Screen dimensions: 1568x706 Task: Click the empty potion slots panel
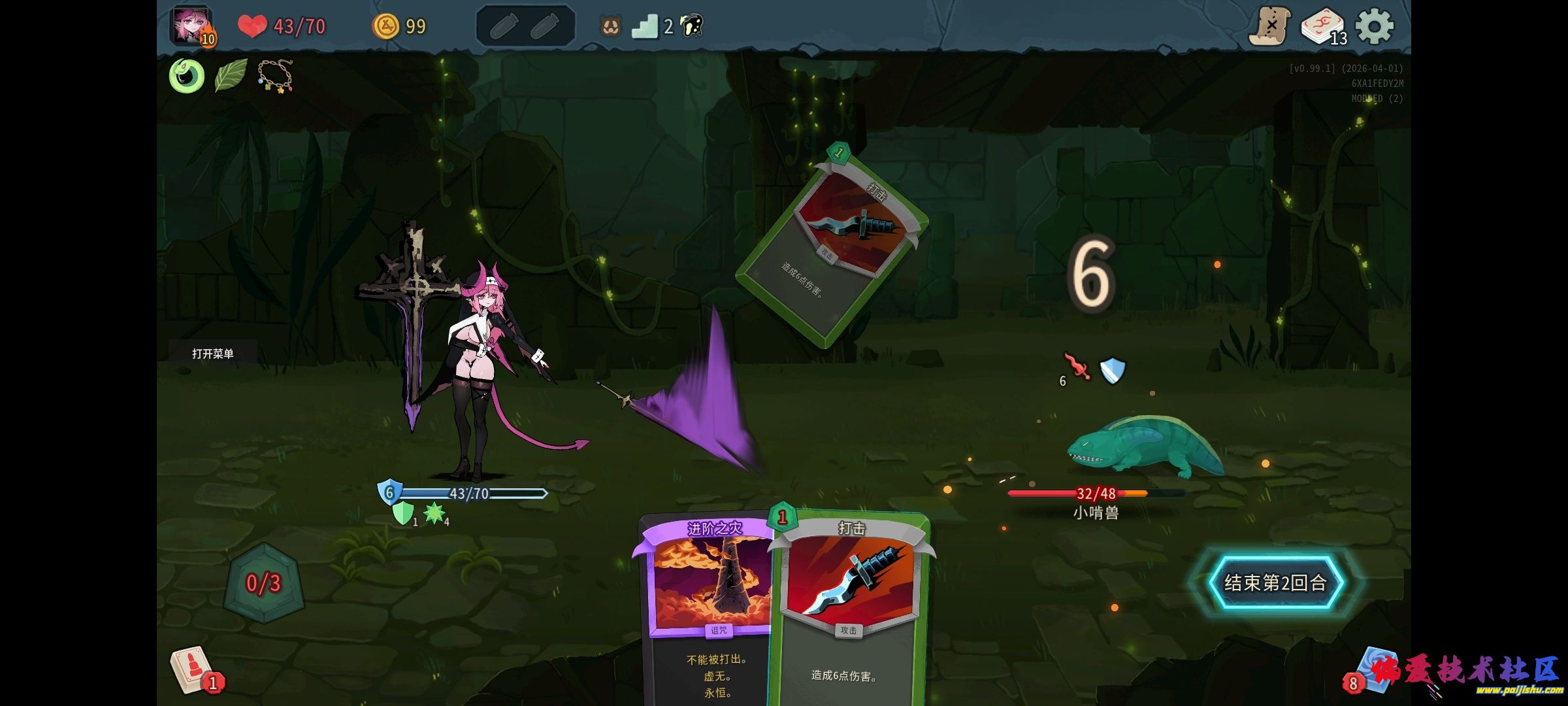click(525, 27)
